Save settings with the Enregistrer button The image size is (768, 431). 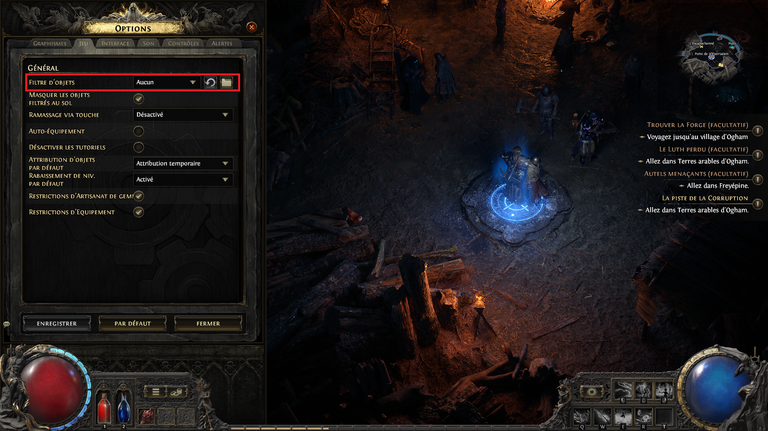56,323
